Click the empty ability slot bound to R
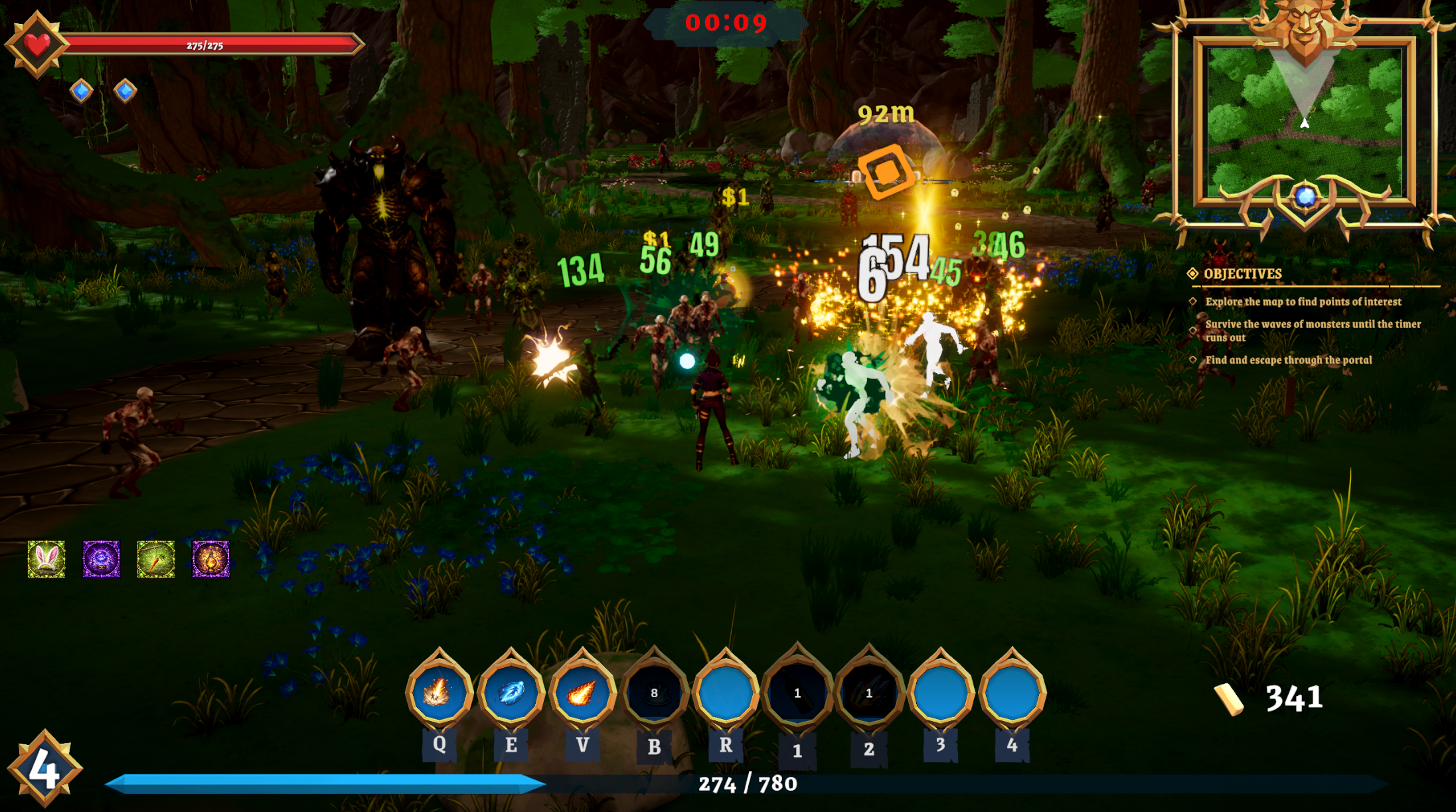1456x812 pixels. coord(726,692)
